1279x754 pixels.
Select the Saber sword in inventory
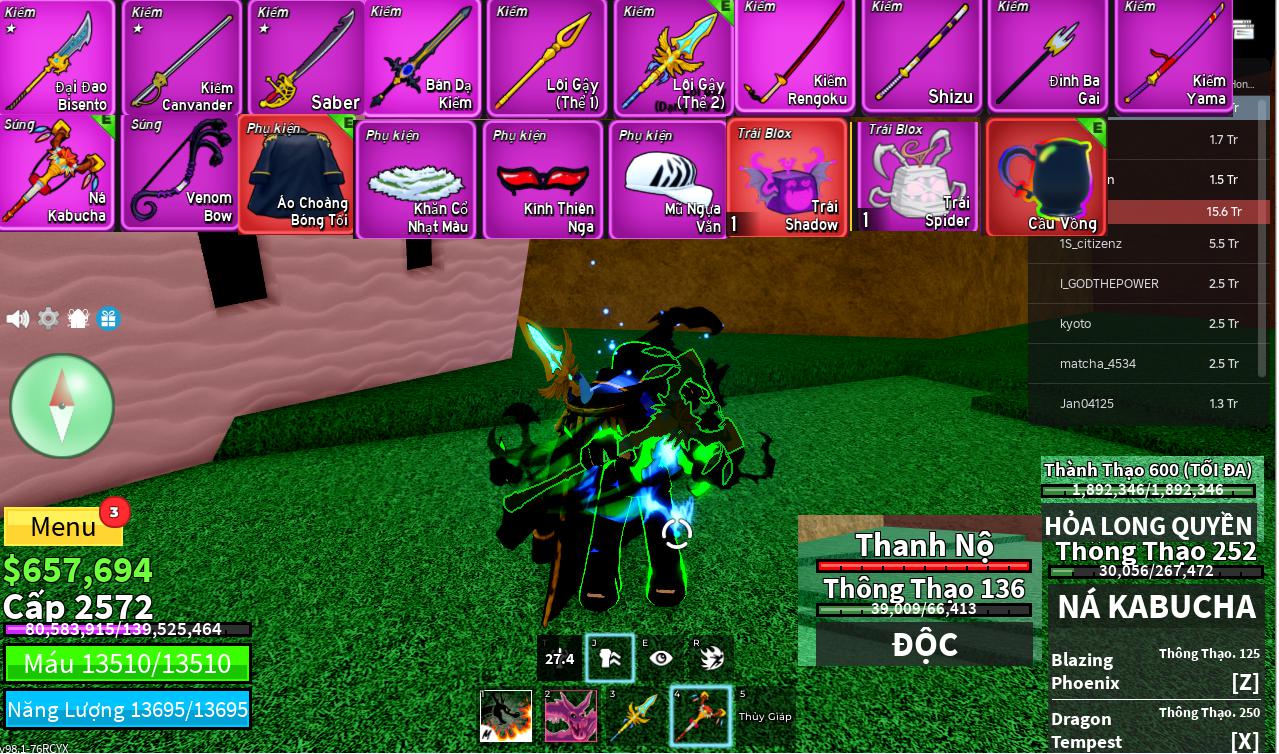[x=306, y=58]
